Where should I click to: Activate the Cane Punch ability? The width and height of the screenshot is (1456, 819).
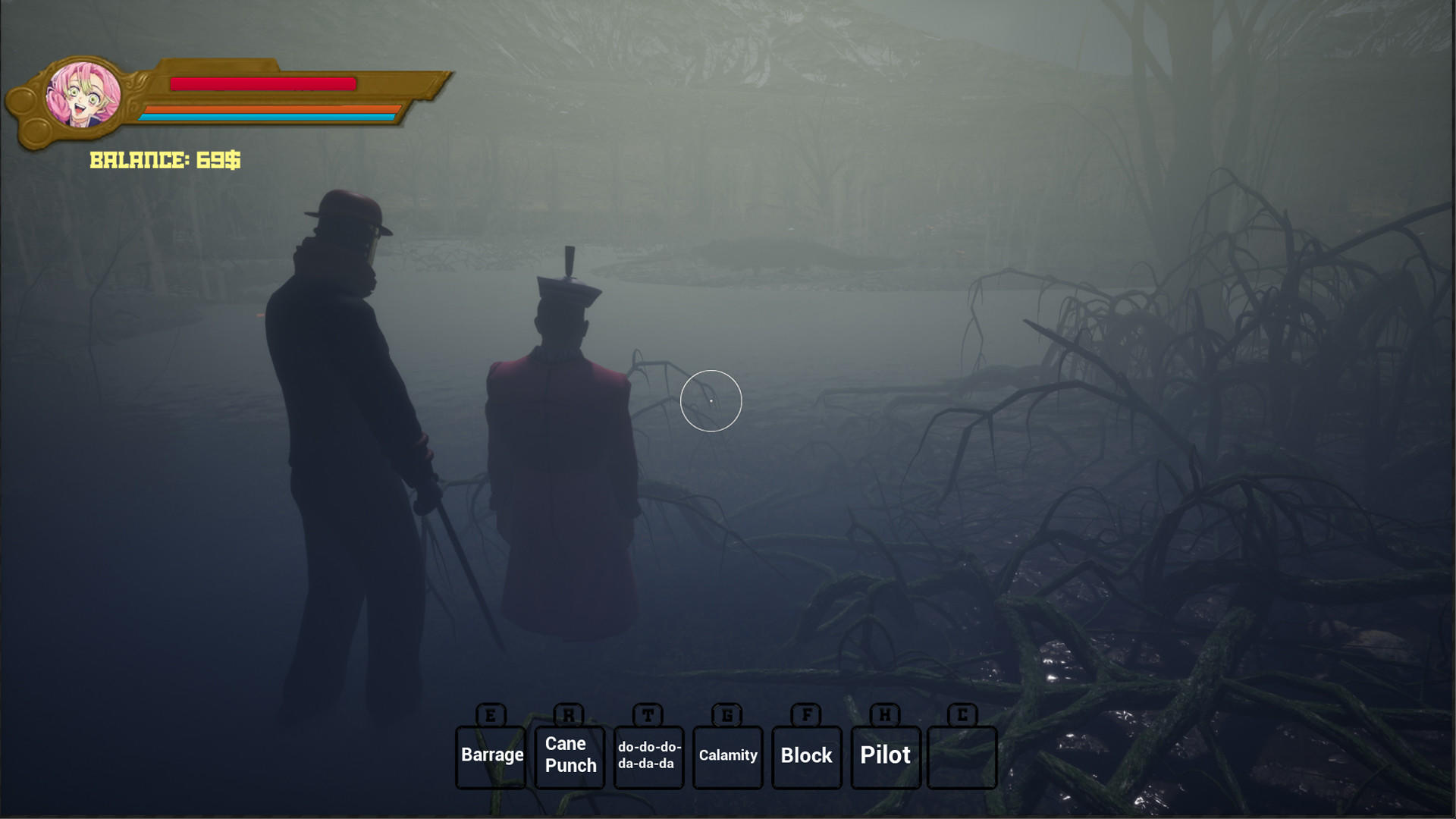click(x=570, y=755)
